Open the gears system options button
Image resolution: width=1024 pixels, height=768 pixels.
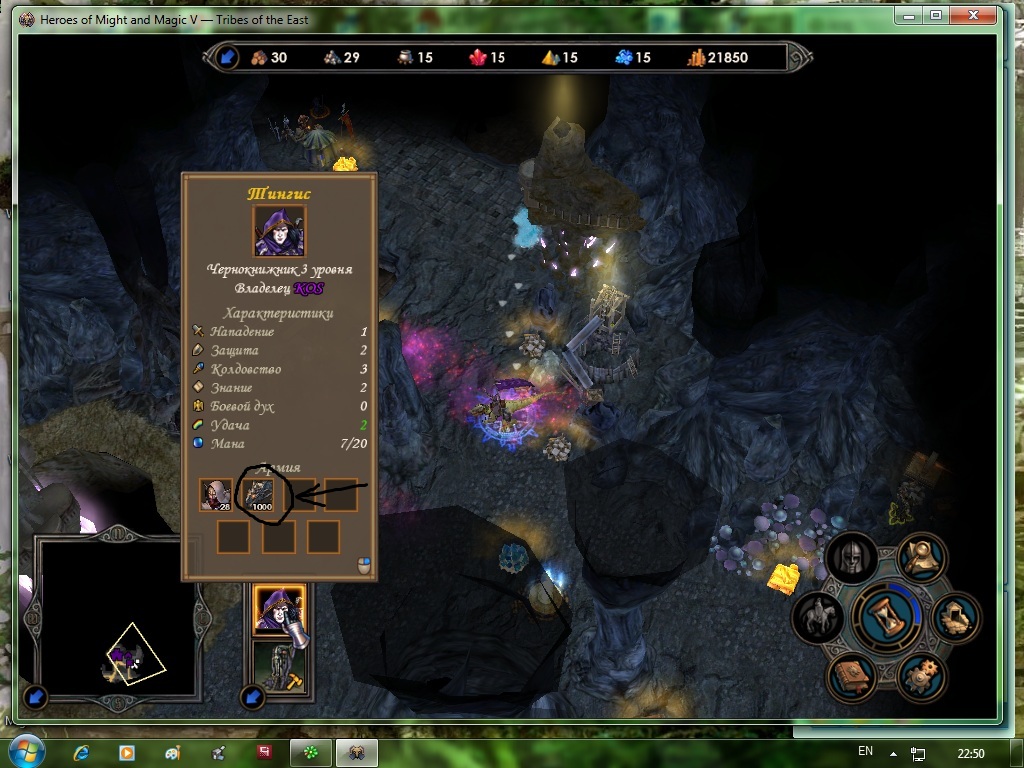[921, 677]
